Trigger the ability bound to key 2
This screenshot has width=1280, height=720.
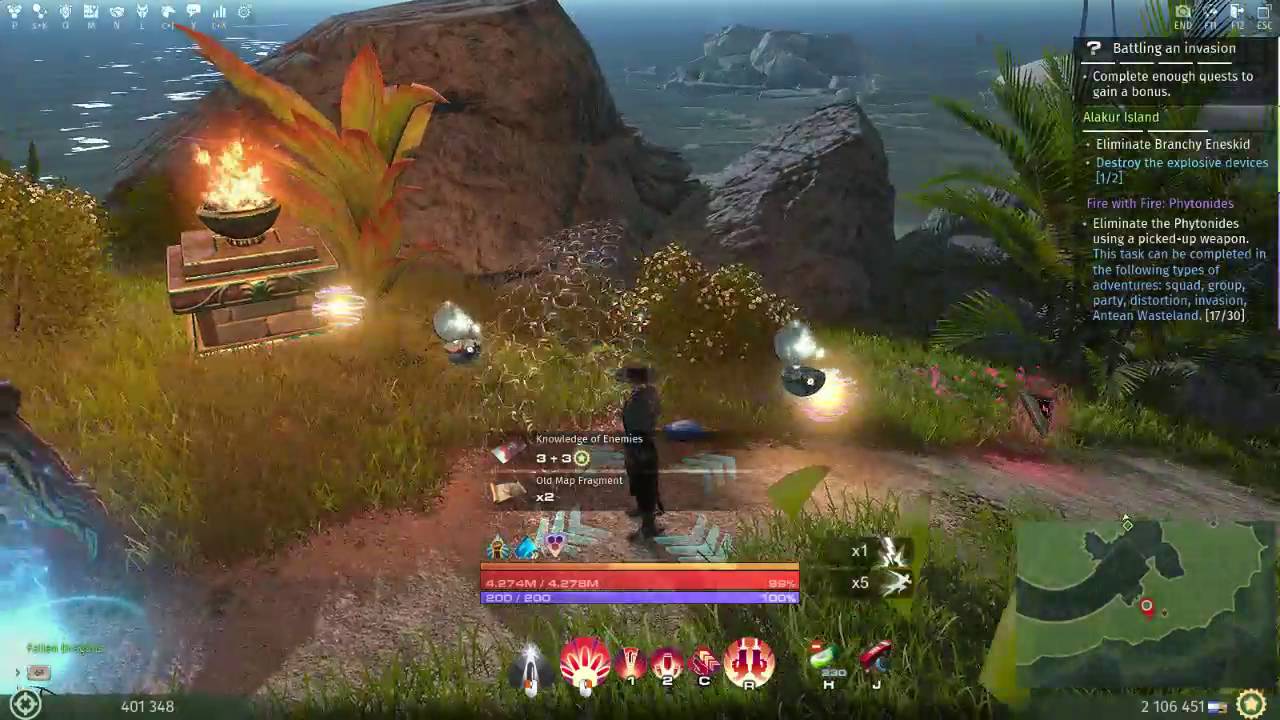click(x=666, y=662)
